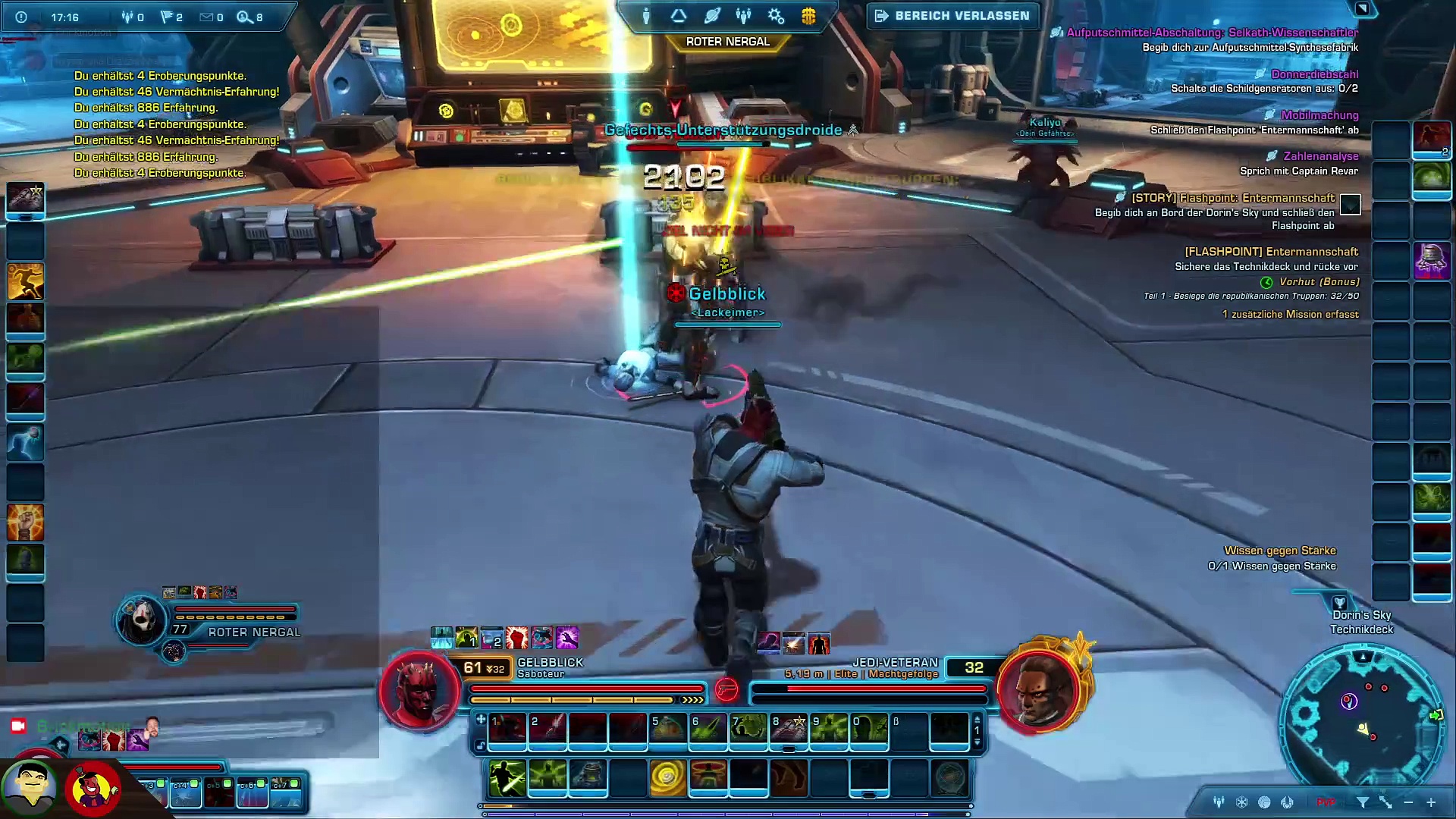Viewport: 1456px width, 819px height.
Task: Select the Jedi-Veteran target portrait
Action: click(x=1037, y=690)
